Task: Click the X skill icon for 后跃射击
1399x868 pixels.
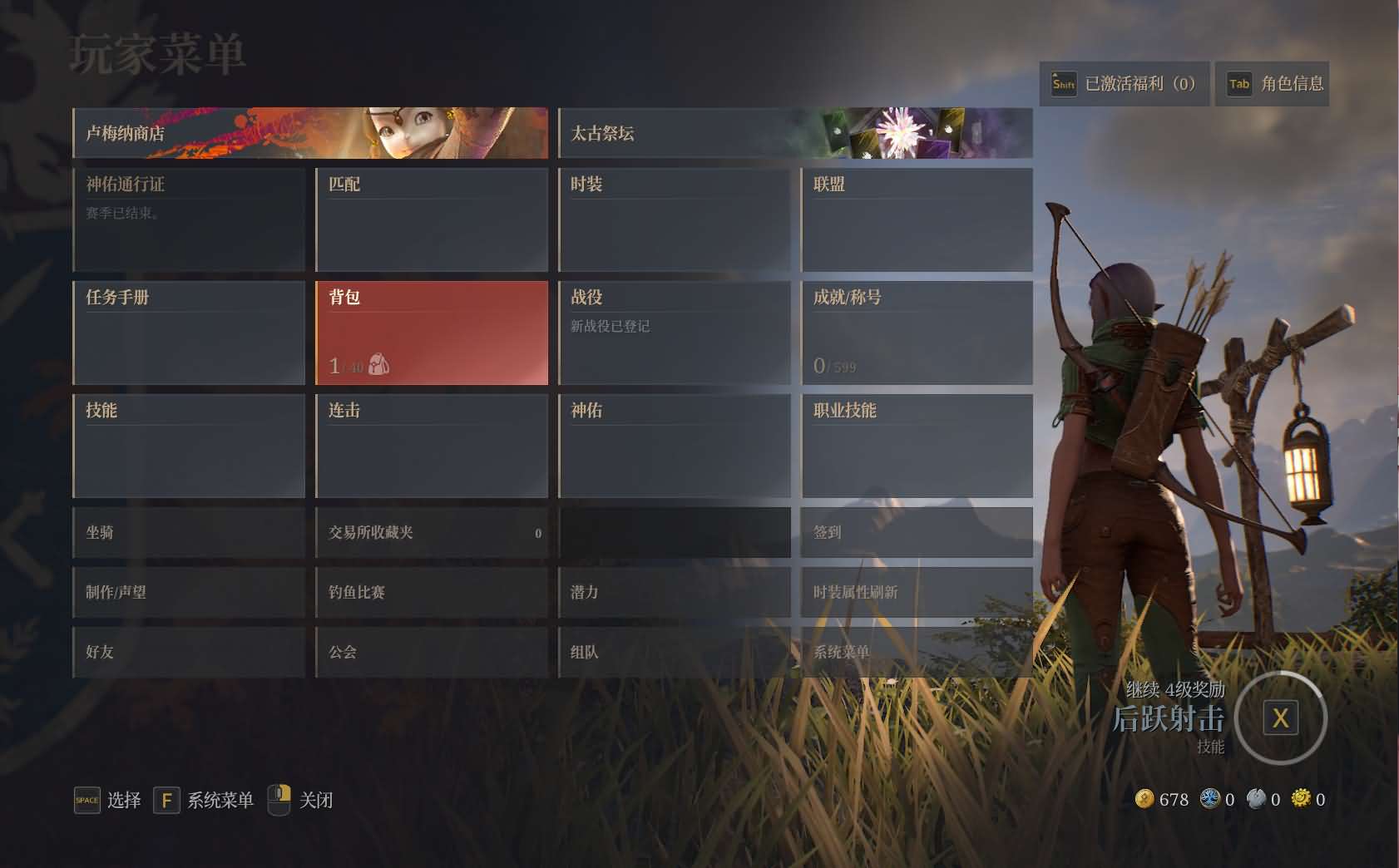Action: 1281,716
